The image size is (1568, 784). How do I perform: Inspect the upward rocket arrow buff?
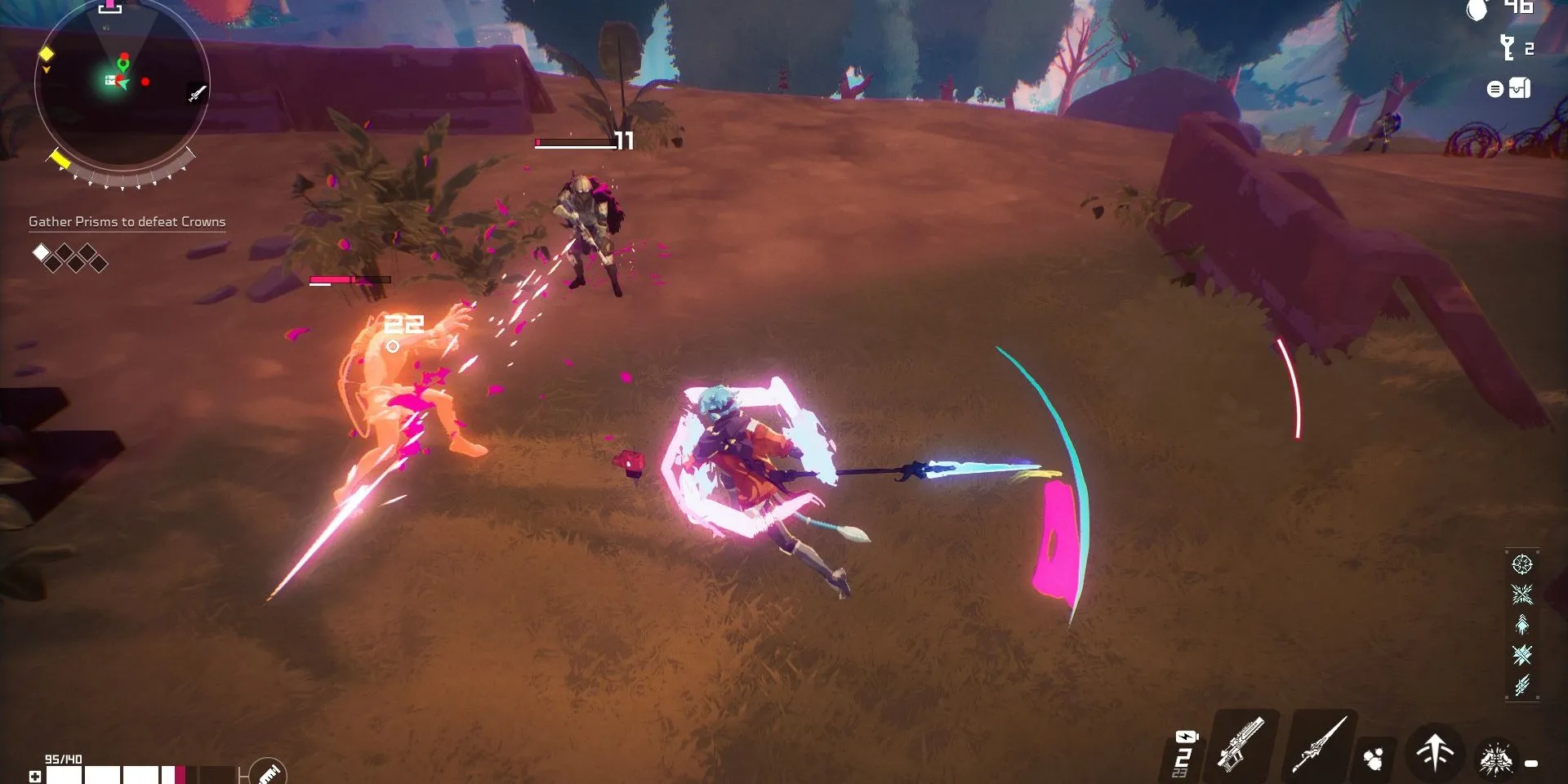(1521, 625)
